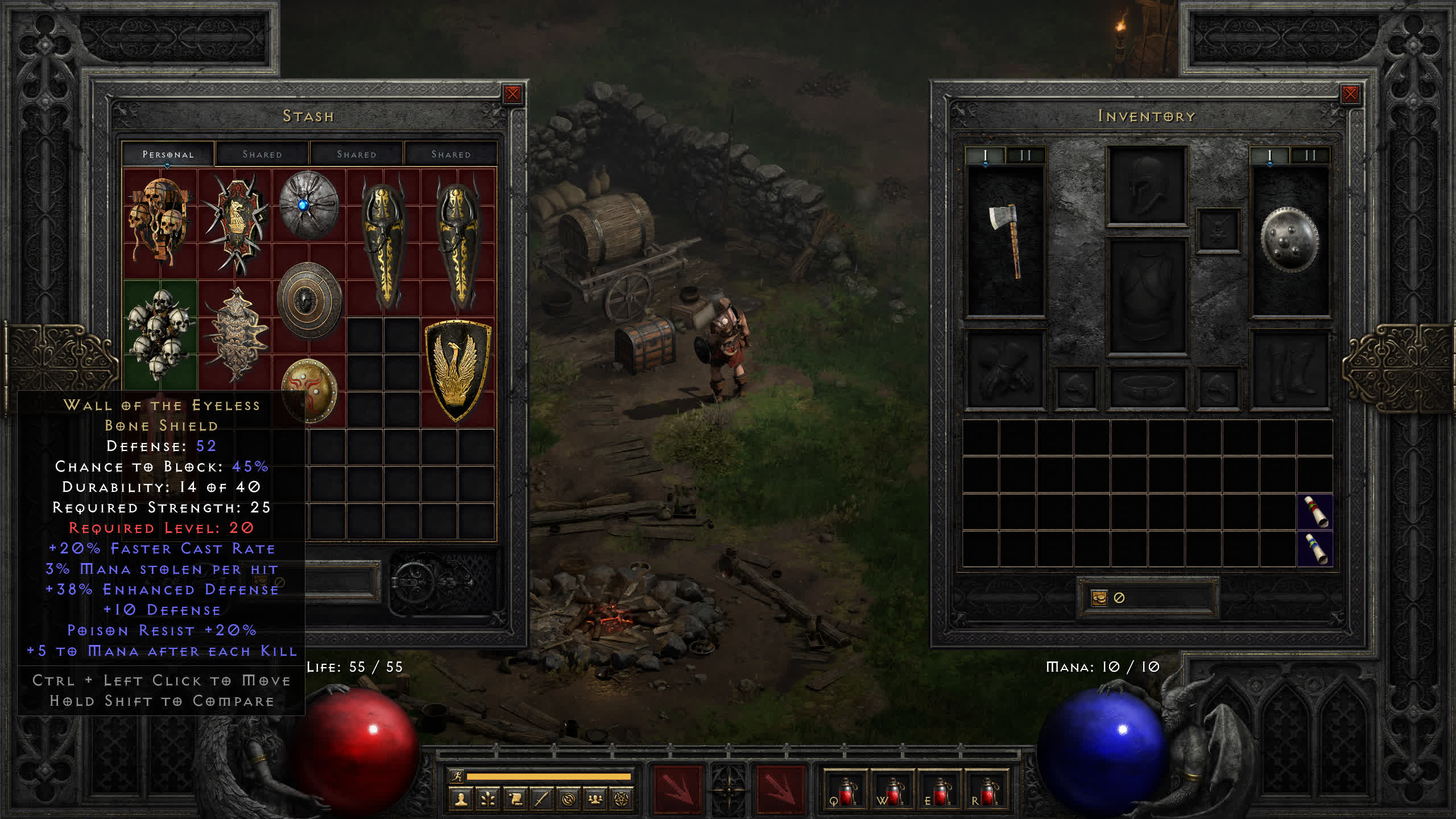Switch to the Personal stash tab
This screenshot has width=1456, height=819.
168,154
